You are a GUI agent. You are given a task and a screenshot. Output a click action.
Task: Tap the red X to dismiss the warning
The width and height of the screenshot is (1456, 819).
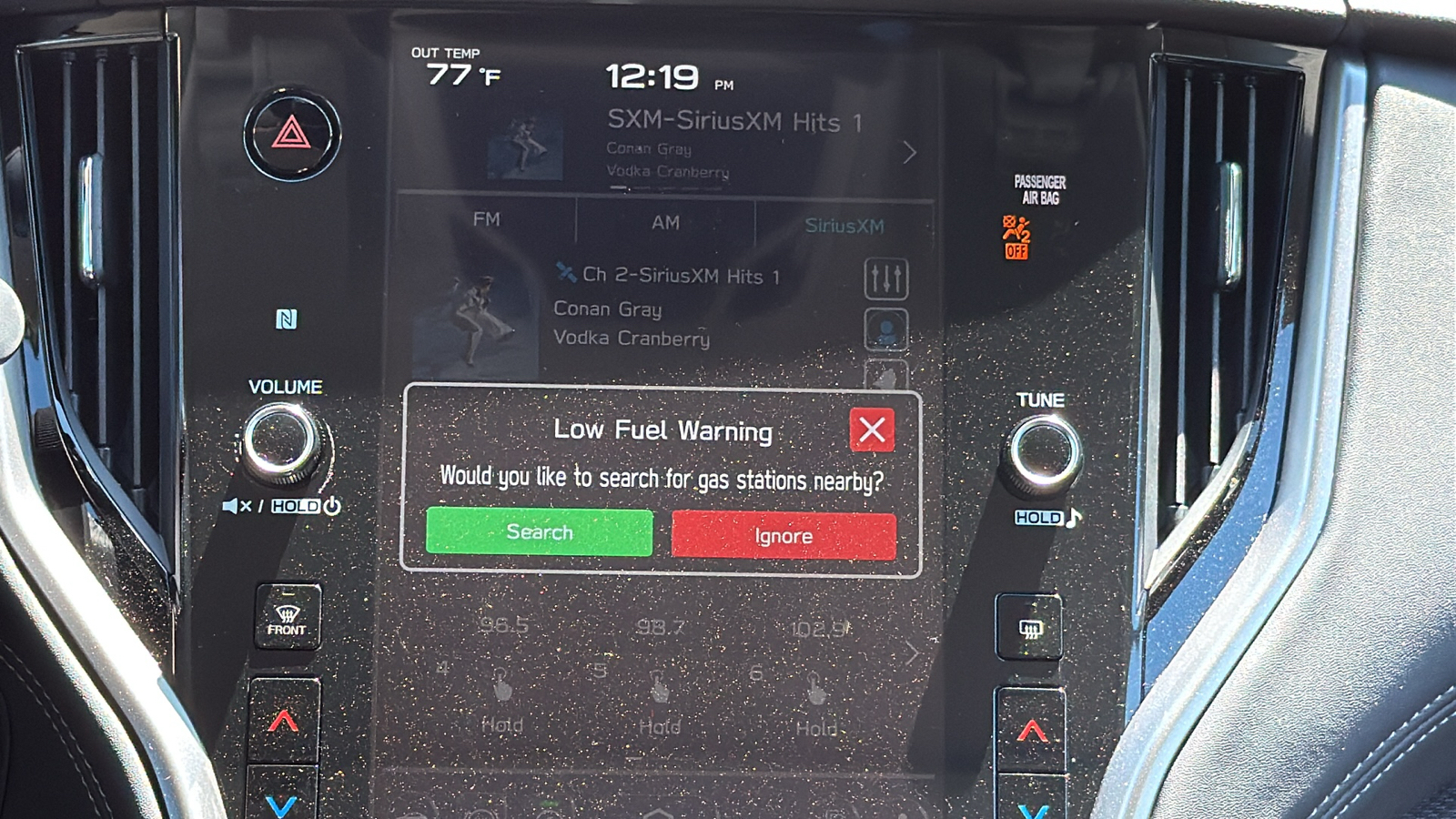pos(871,430)
